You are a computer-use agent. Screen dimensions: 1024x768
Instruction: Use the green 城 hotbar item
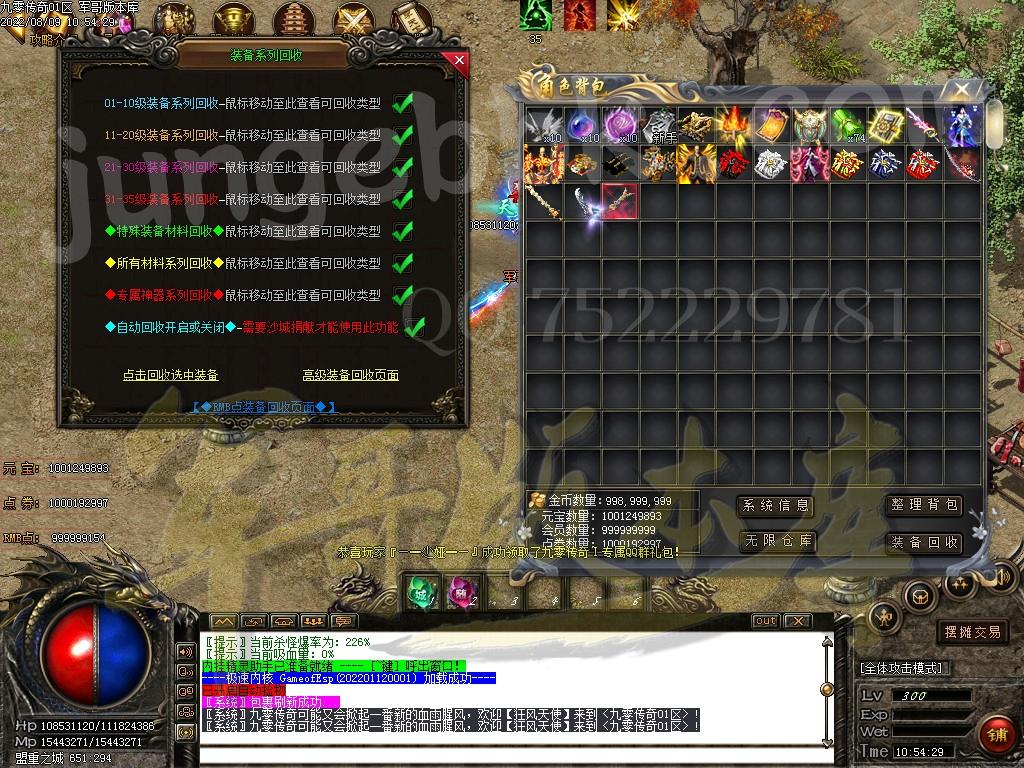coord(421,593)
